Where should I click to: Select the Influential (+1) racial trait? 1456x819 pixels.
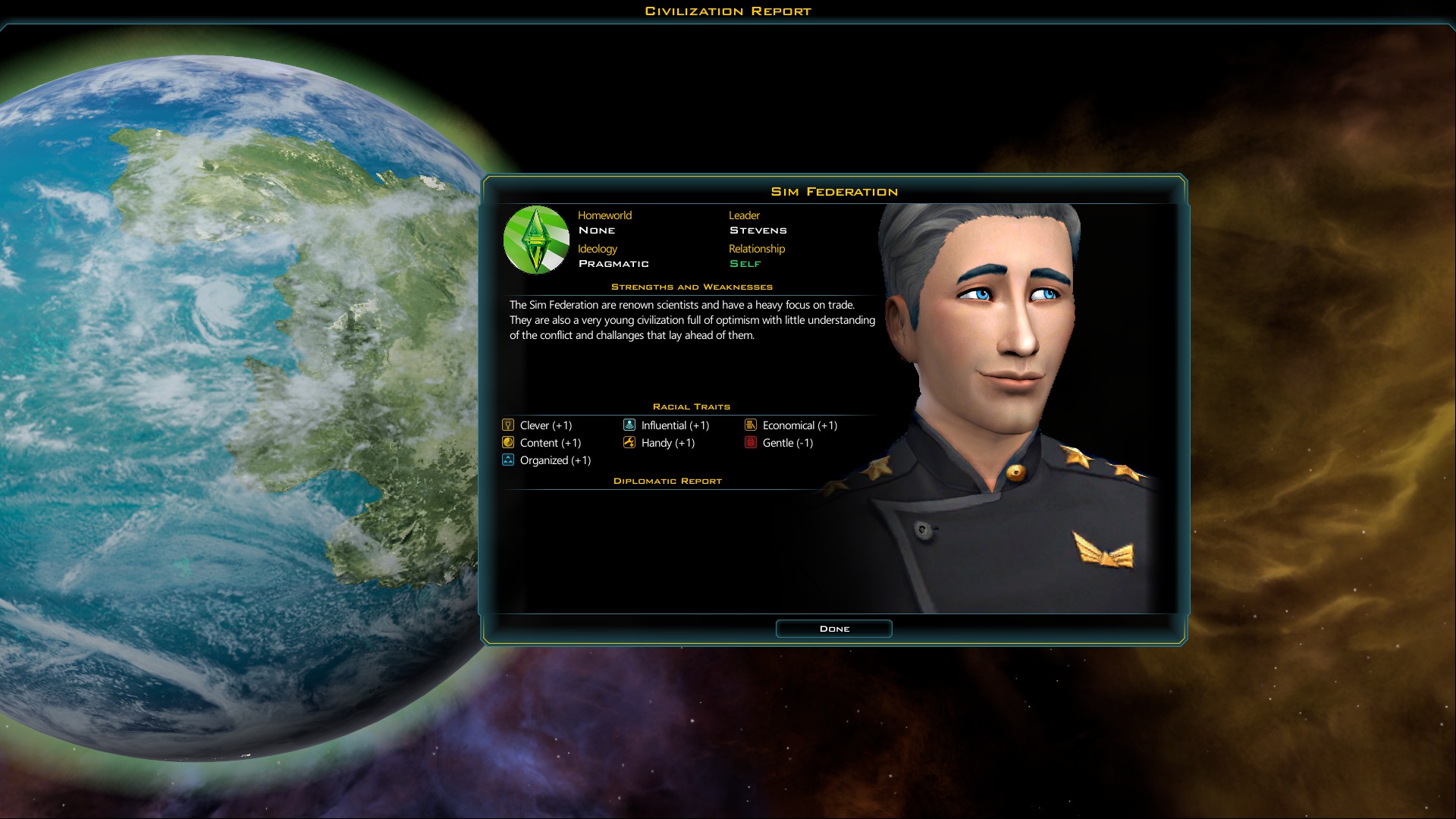coord(667,425)
